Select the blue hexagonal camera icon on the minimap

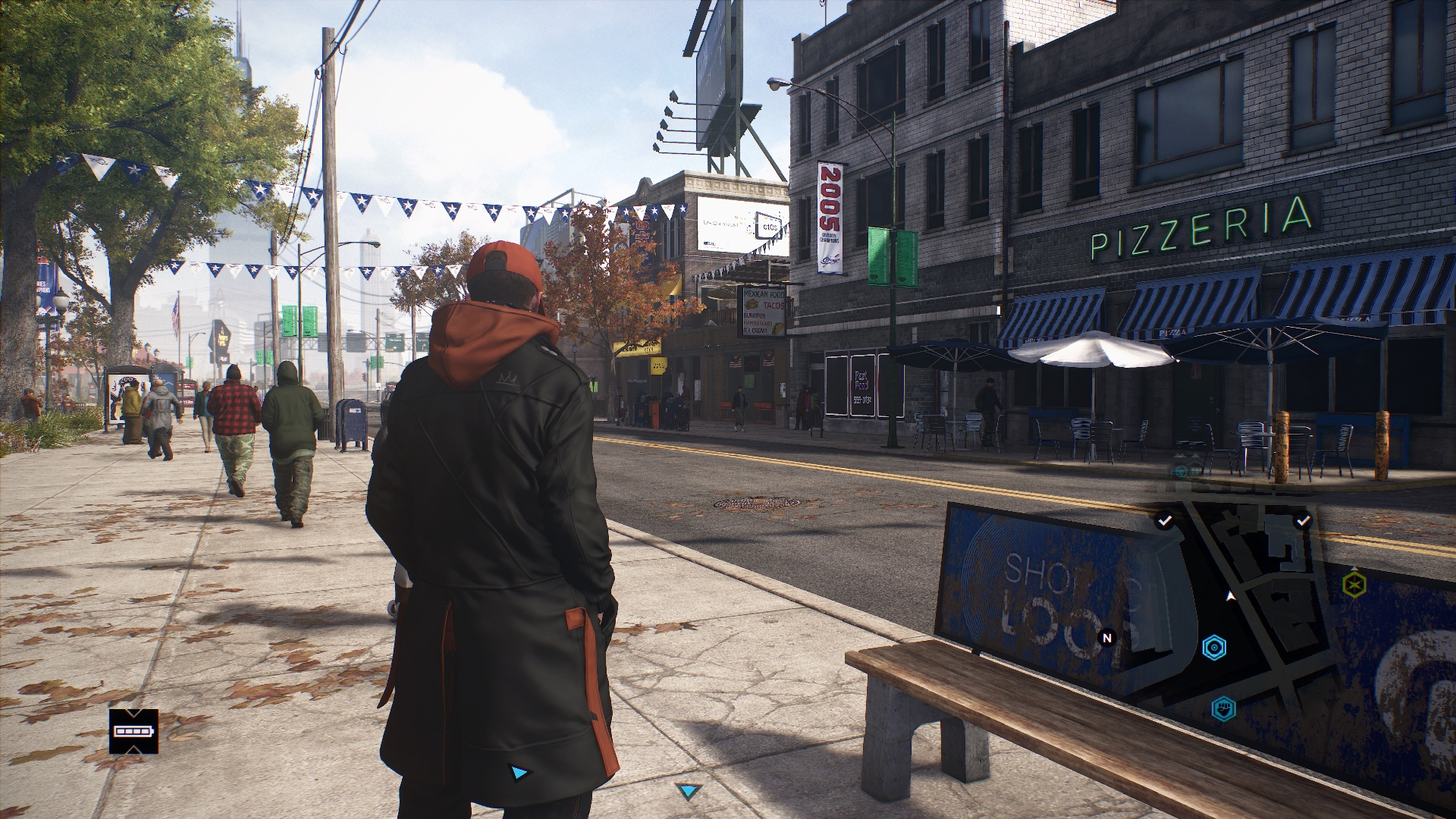point(1215,648)
